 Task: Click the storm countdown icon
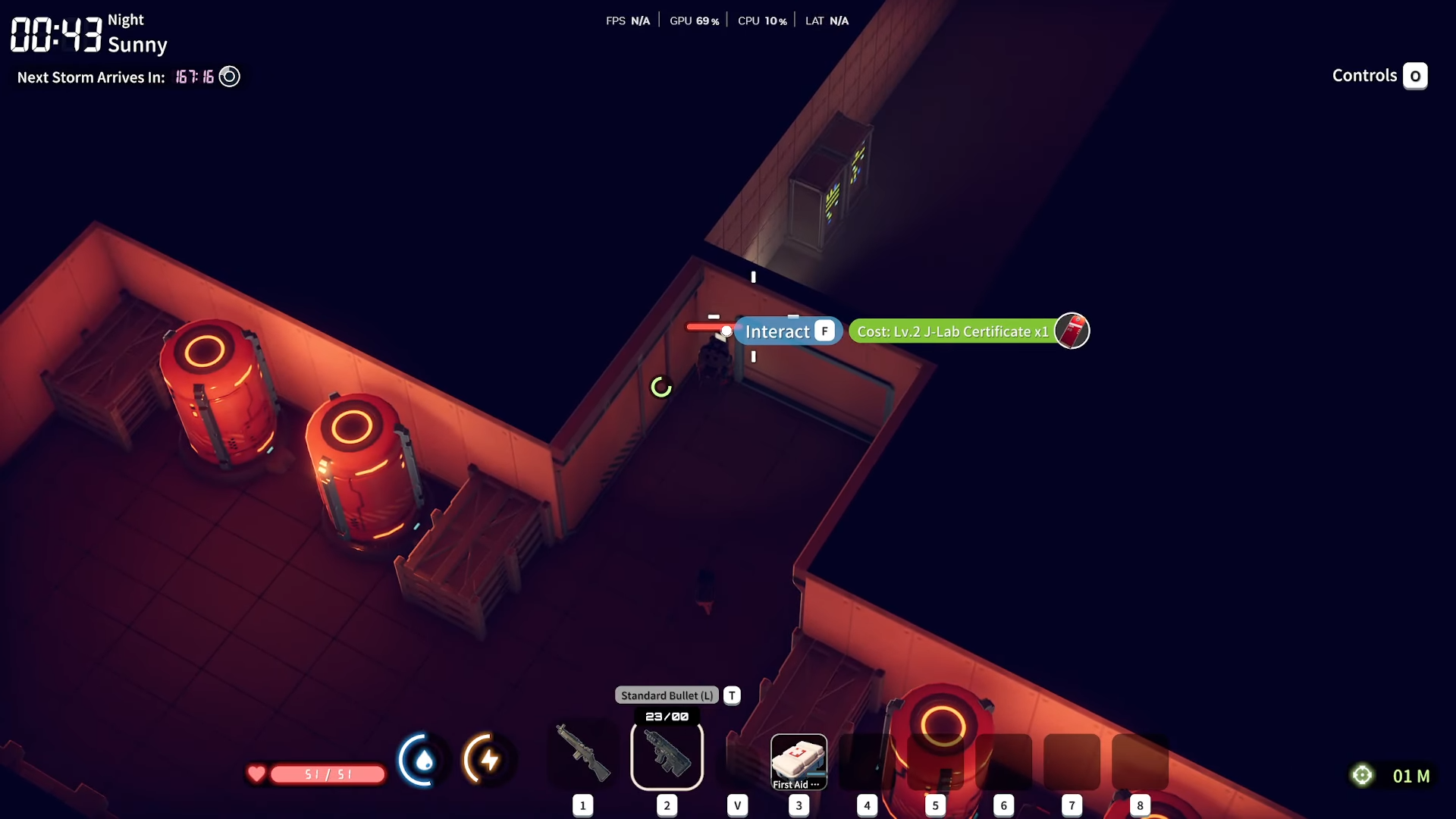[x=229, y=77]
